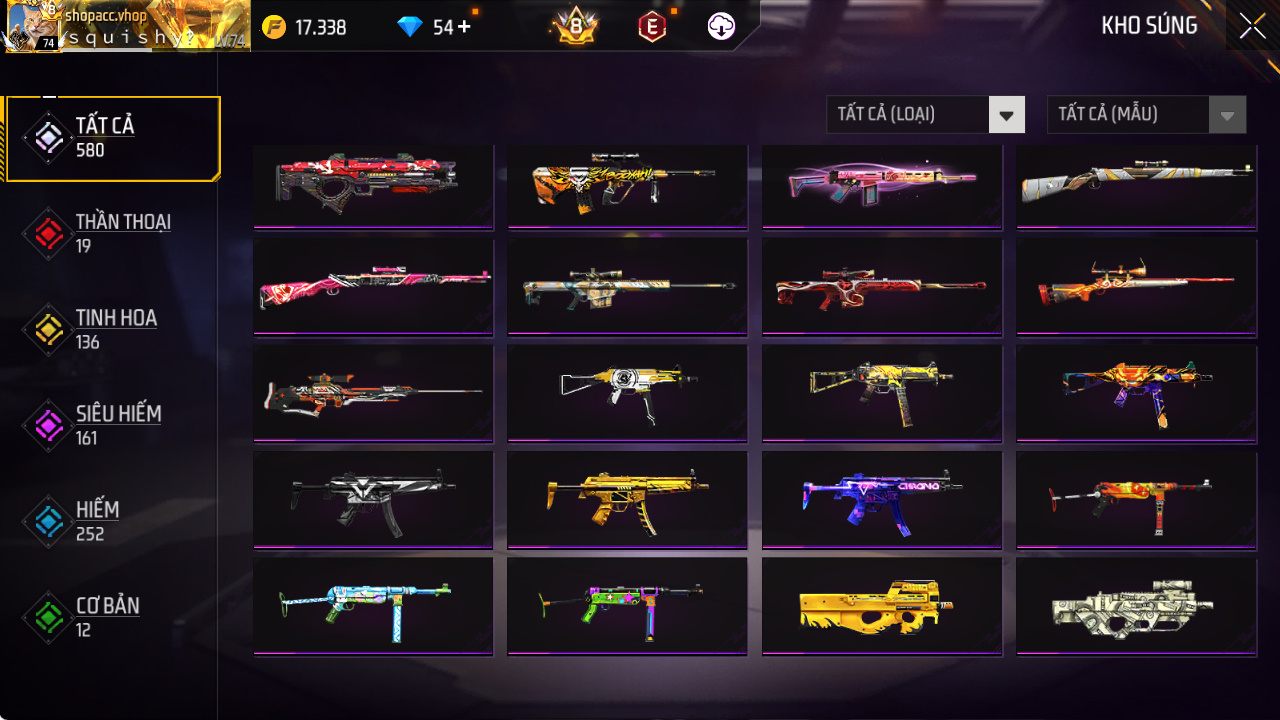Viewport: 1280px width, 720px height.
Task: Select the golden P90 weapon skin thumbnail
Action: [x=881, y=606]
